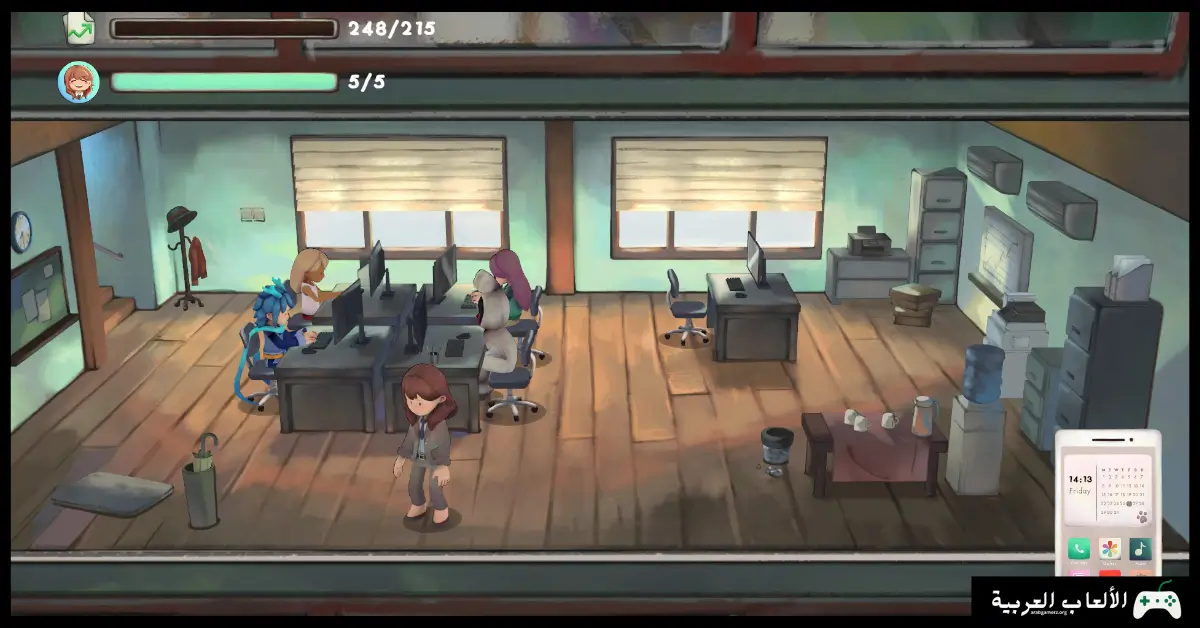This screenshot has width=1200, height=628.
Task: Select the smiling girl character portrait
Action: point(78,82)
